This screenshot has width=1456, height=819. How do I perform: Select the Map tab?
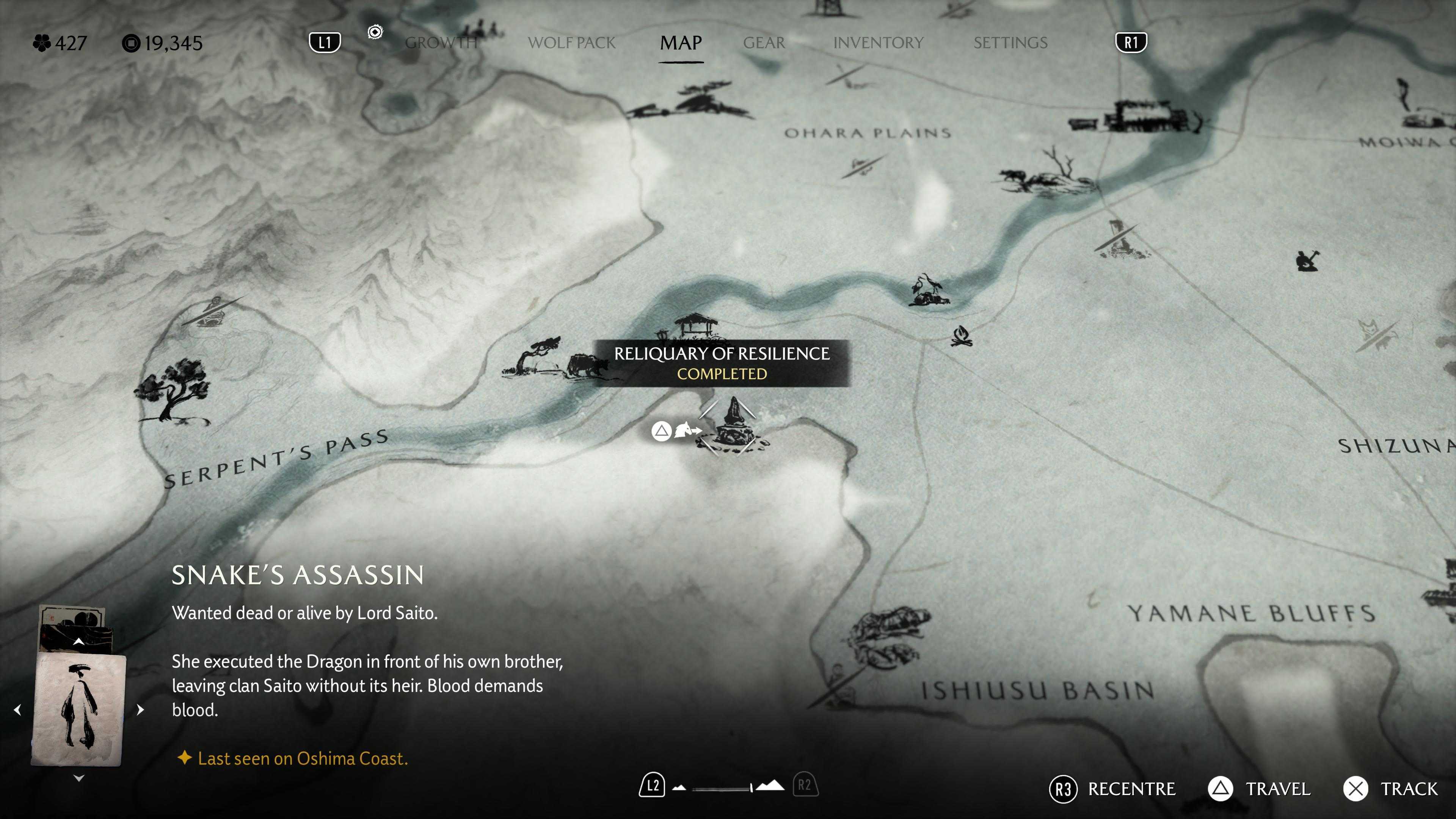pyautogui.click(x=681, y=42)
